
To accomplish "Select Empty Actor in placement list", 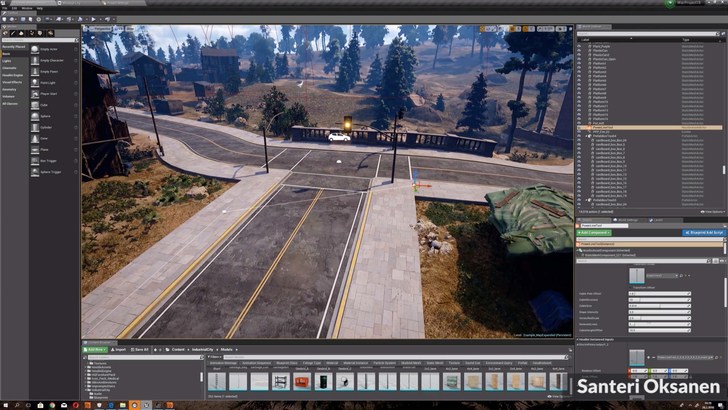I will 46,47.
